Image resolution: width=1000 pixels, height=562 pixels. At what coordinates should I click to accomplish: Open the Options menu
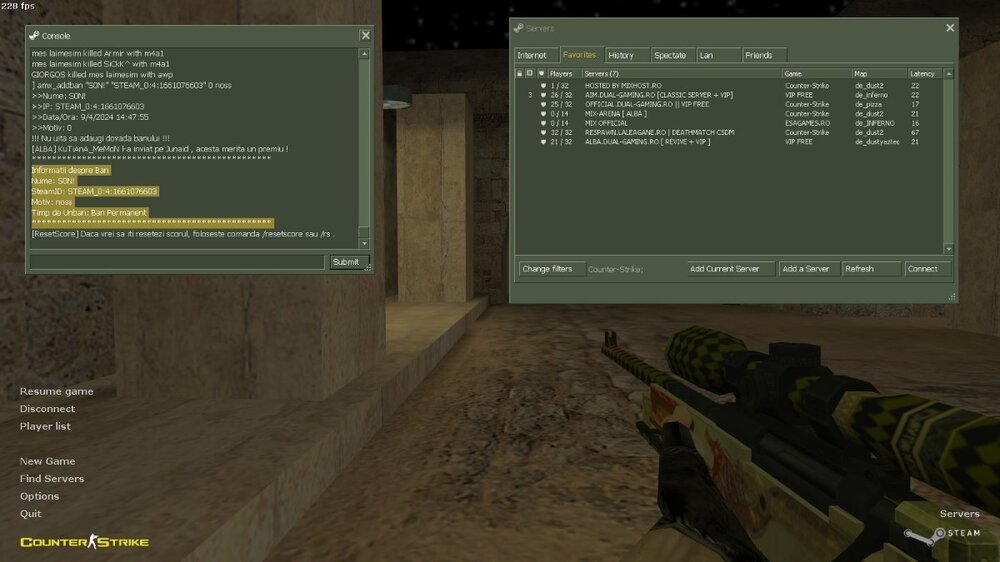tap(39, 496)
